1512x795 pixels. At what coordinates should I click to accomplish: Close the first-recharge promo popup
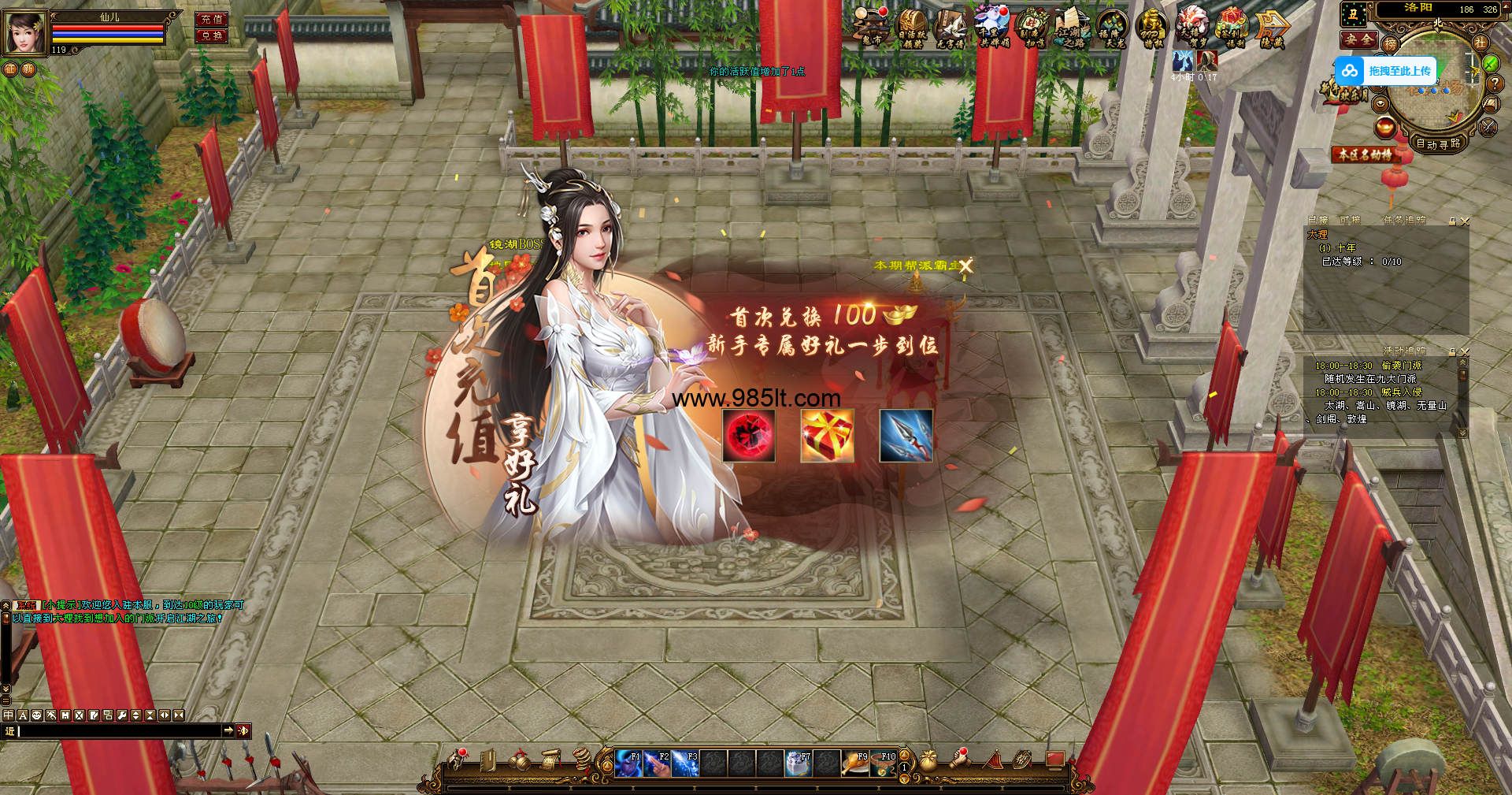pyautogui.click(x=965, y=266)
